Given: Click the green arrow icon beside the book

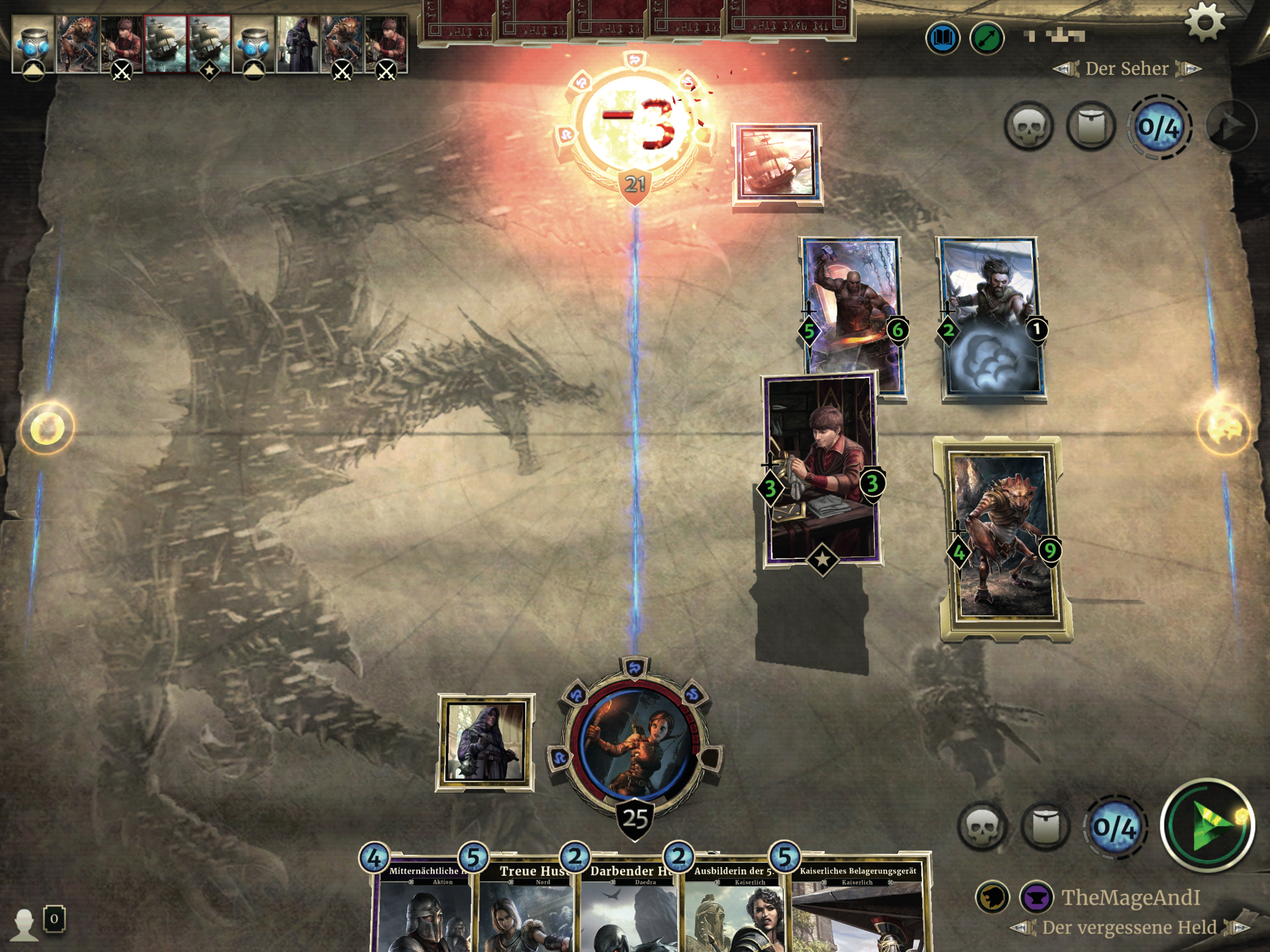Looking at the screenshot, I should click(986, 39).
